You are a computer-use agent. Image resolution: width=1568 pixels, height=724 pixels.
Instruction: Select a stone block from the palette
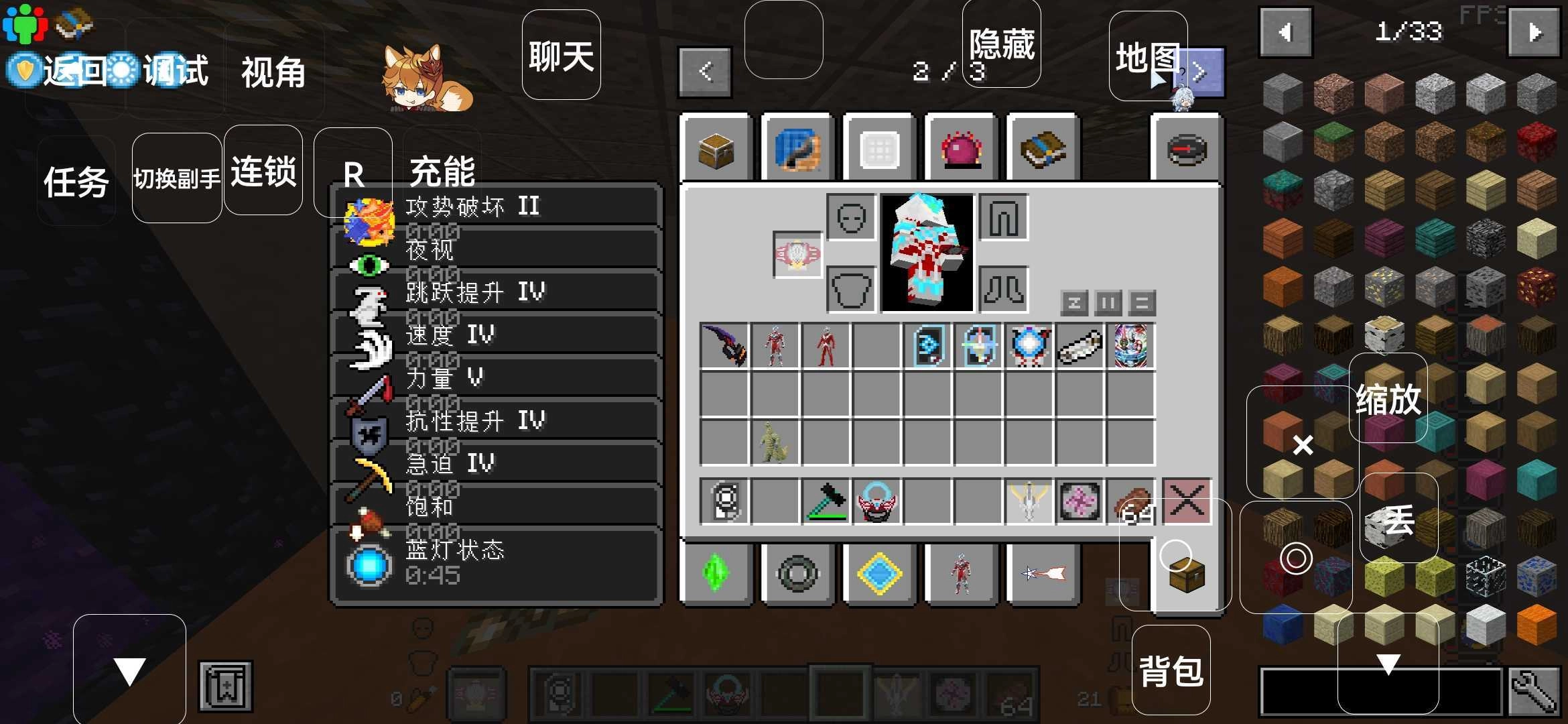click(x=1282, y=92)
